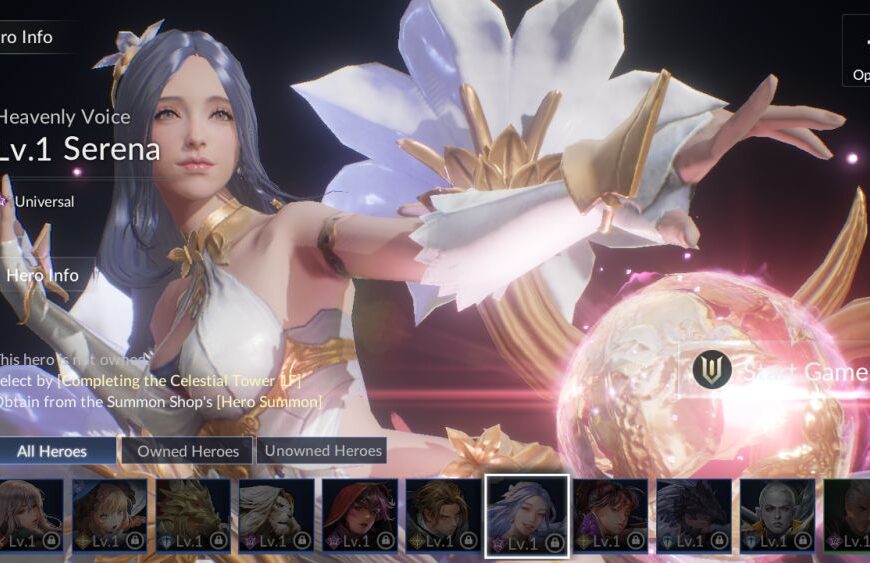This screenshot has width=870, height=563.
Task: Select the red-hooded hero portrait
Action: point(359,515)
